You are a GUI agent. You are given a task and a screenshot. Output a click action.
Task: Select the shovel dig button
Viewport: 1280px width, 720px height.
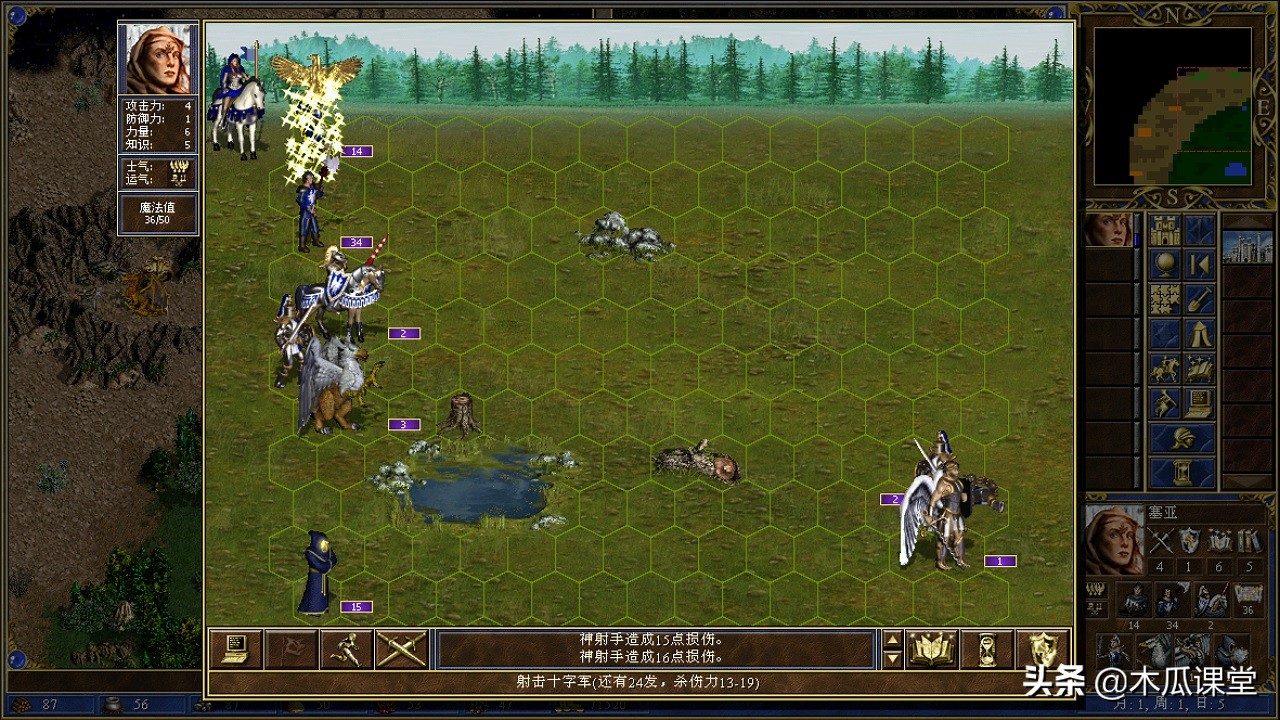point(1200,299)
